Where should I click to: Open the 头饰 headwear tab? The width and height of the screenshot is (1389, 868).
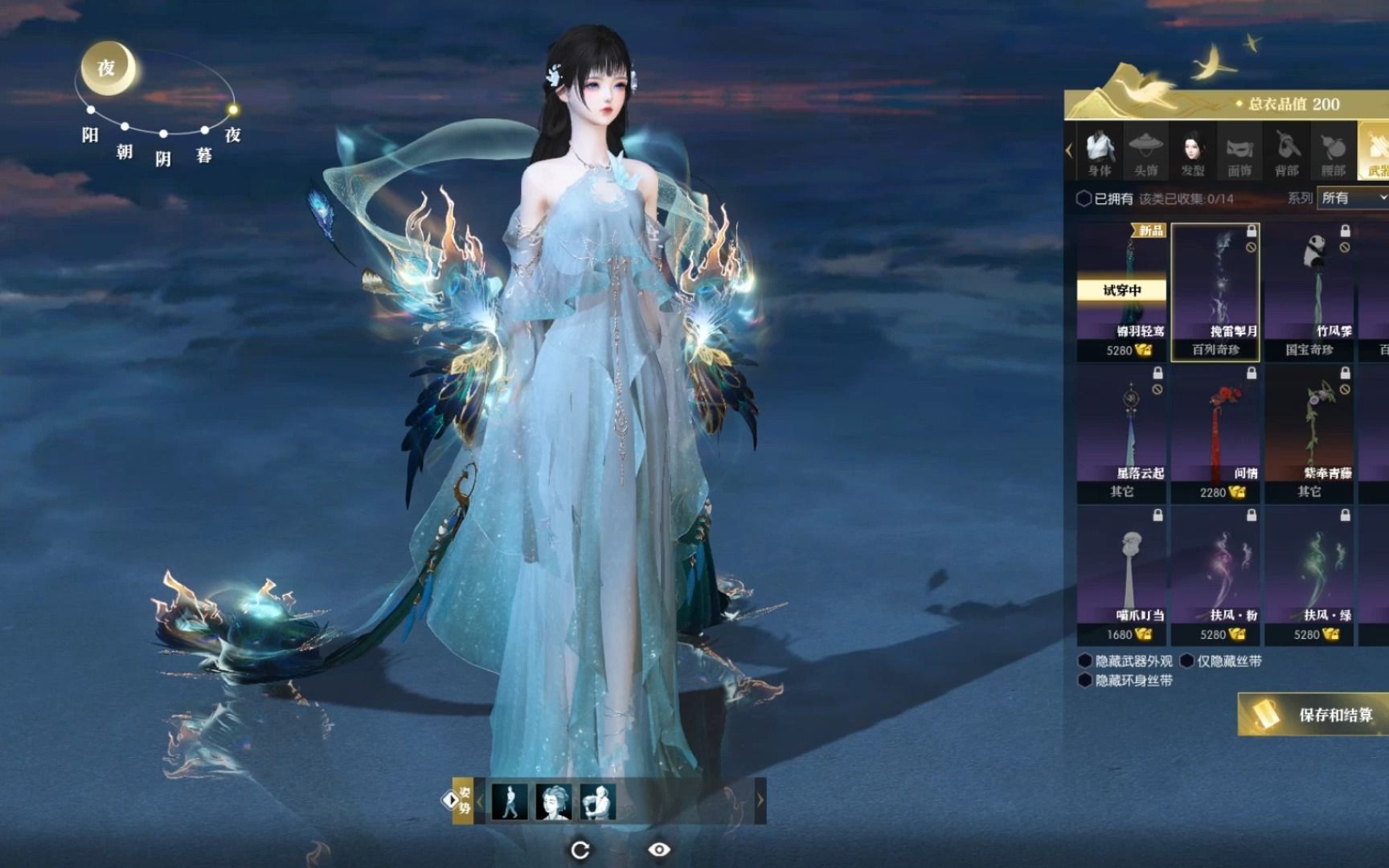coord(1145,153)
